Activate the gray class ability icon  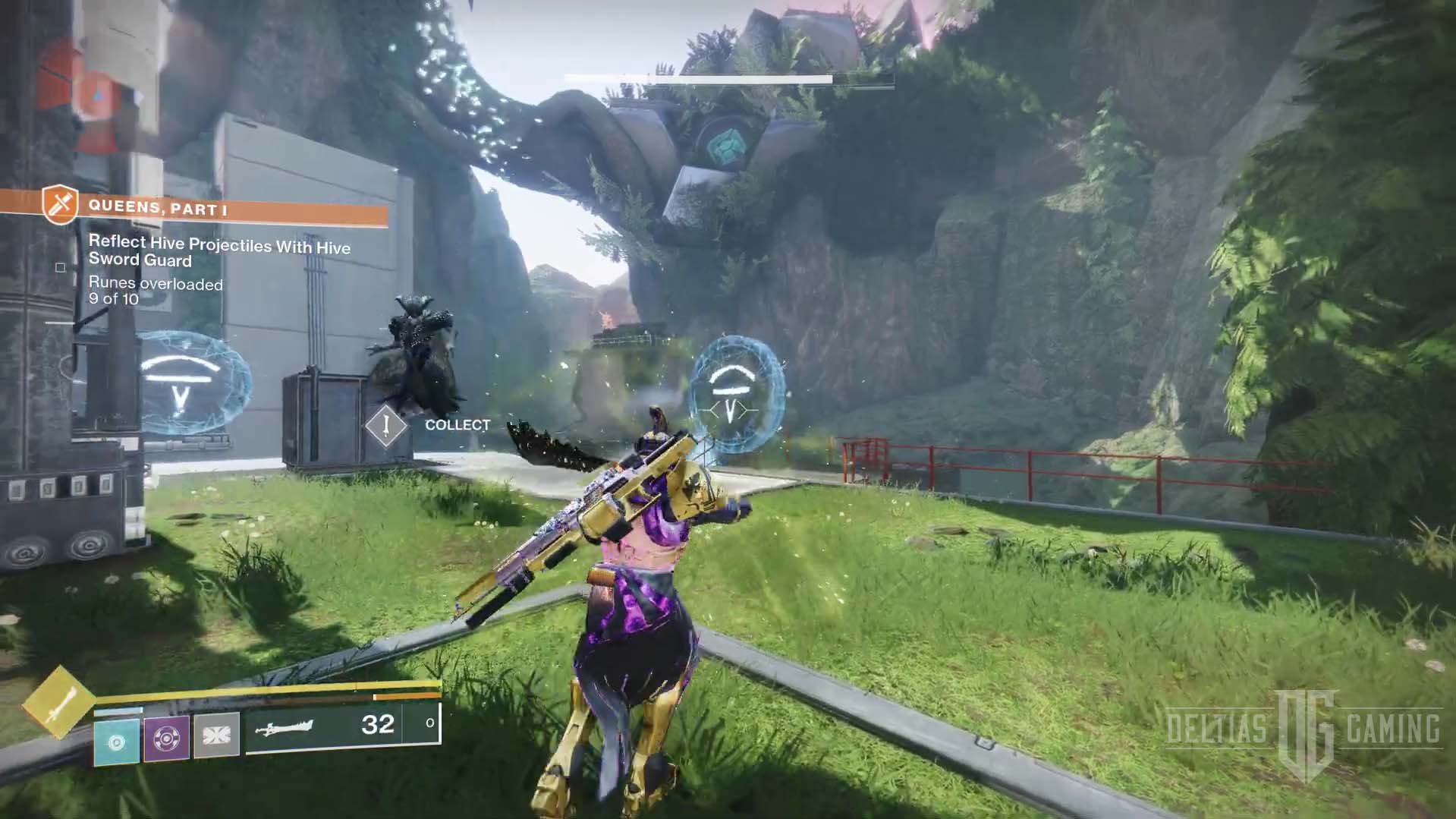pos(217,736)
